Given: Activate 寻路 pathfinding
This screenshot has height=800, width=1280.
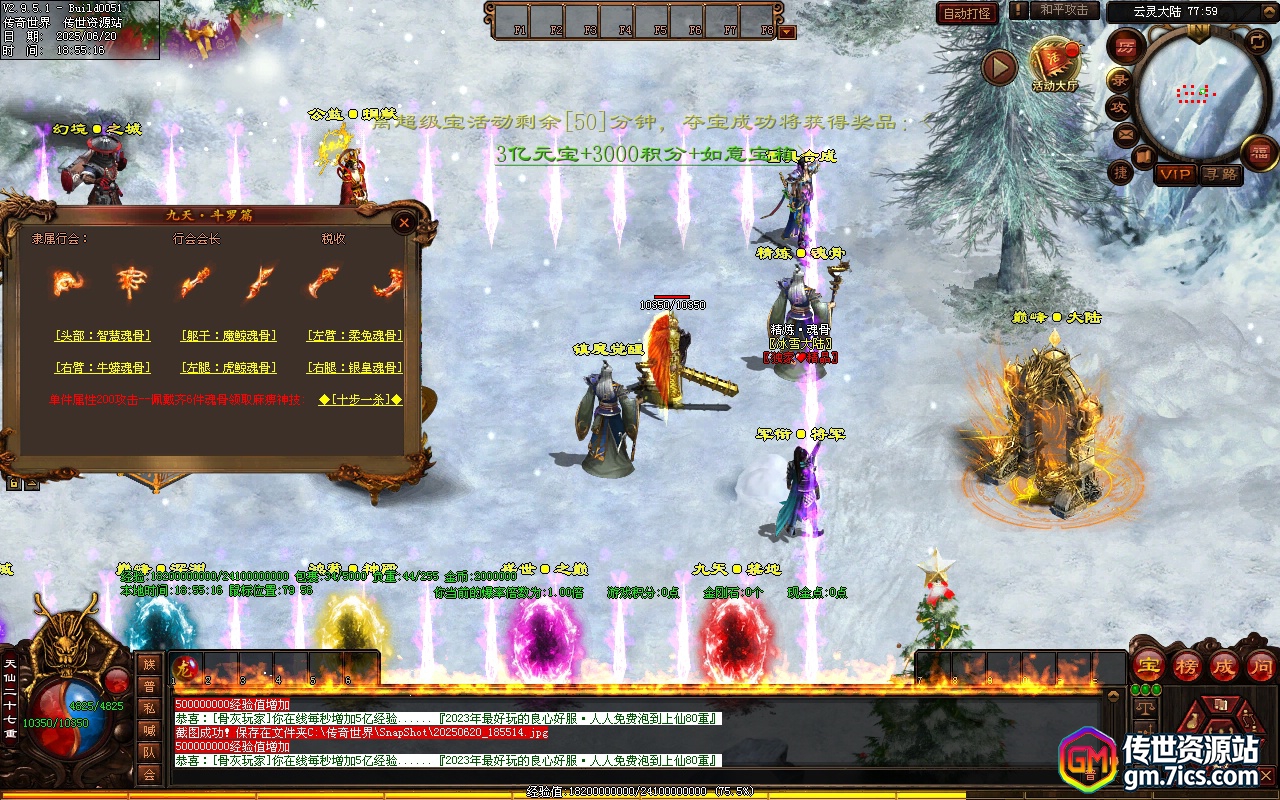Looking at the screenshot, I should point(1220,174).
